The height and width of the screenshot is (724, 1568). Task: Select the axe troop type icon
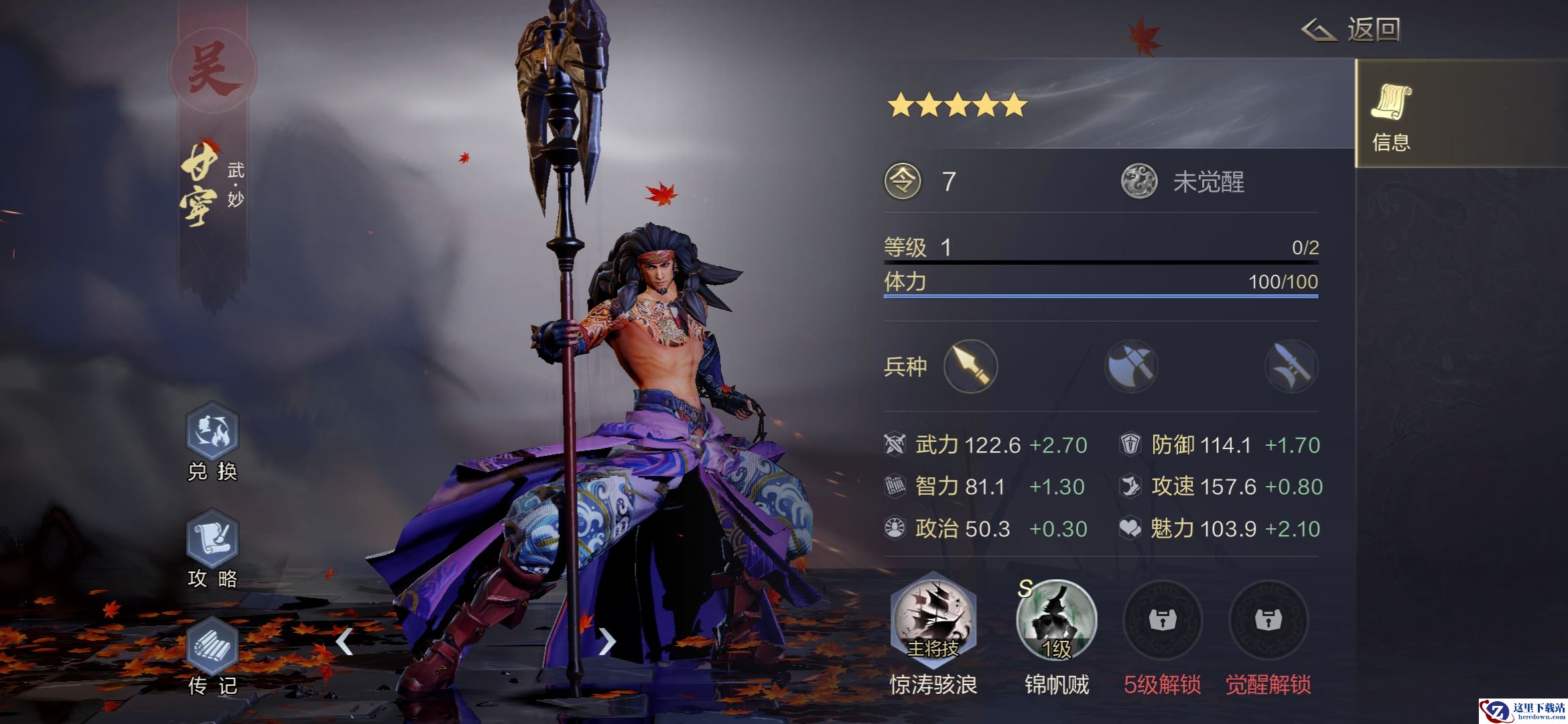(x=1130, y=366)
